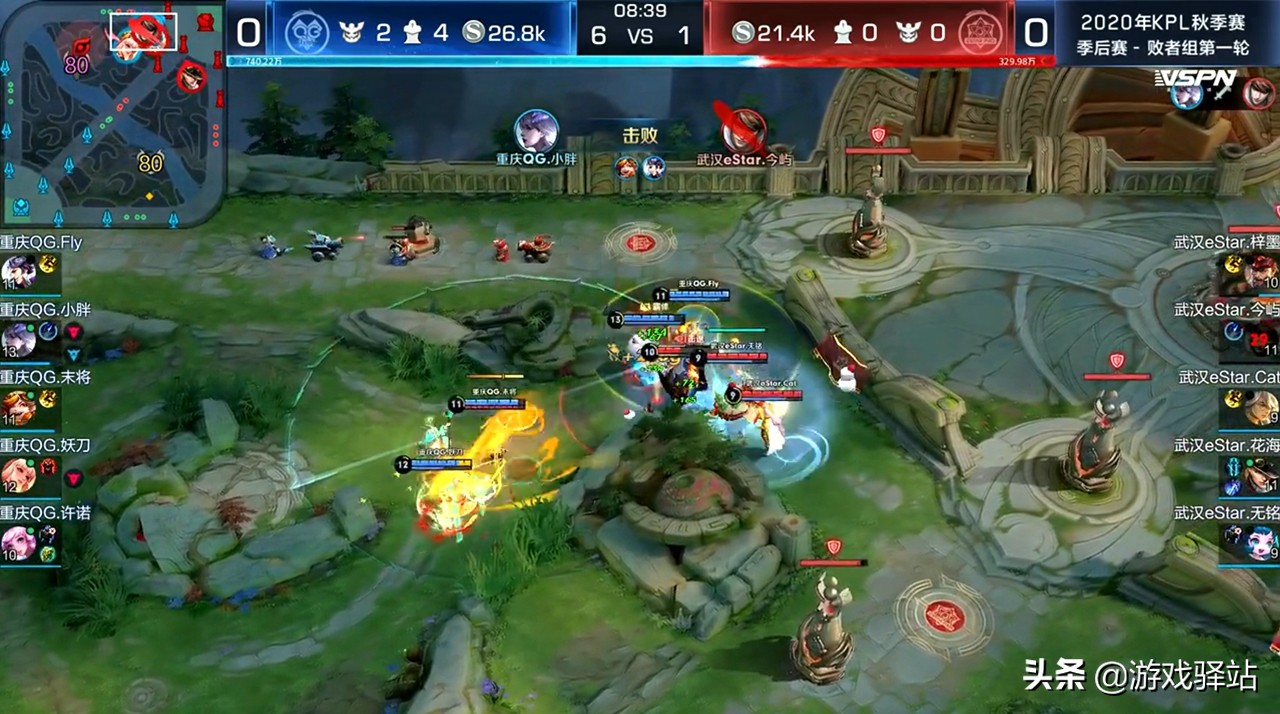View defeated 今屿's portrait in the kill feed
1280x714 pixels.
[744, 131]
